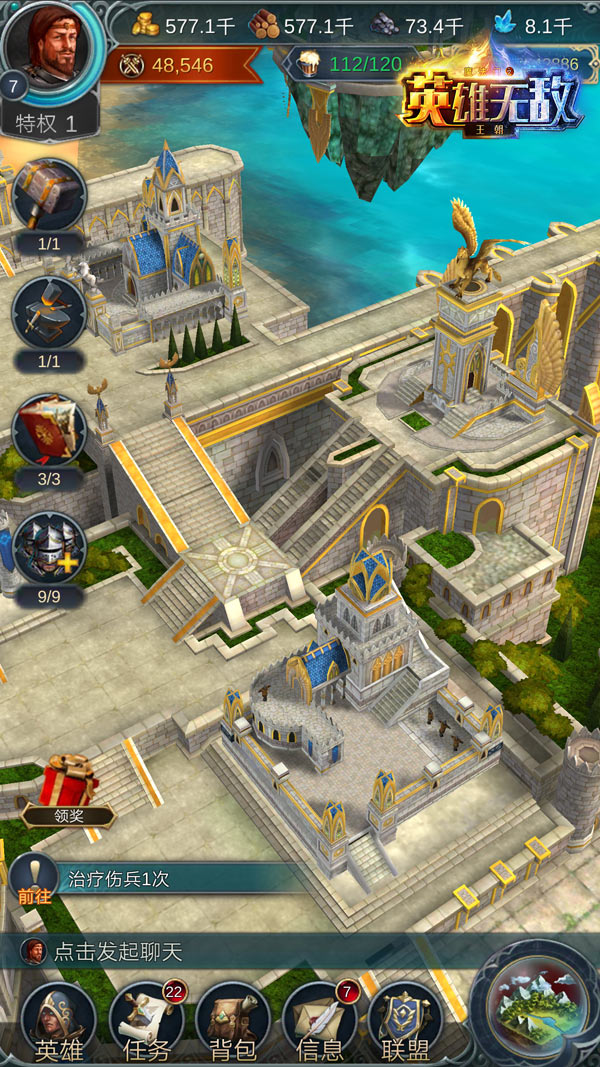Go to the 治疗伤兵 quest via 前往
600x1067 pixels.
[33, 877]
